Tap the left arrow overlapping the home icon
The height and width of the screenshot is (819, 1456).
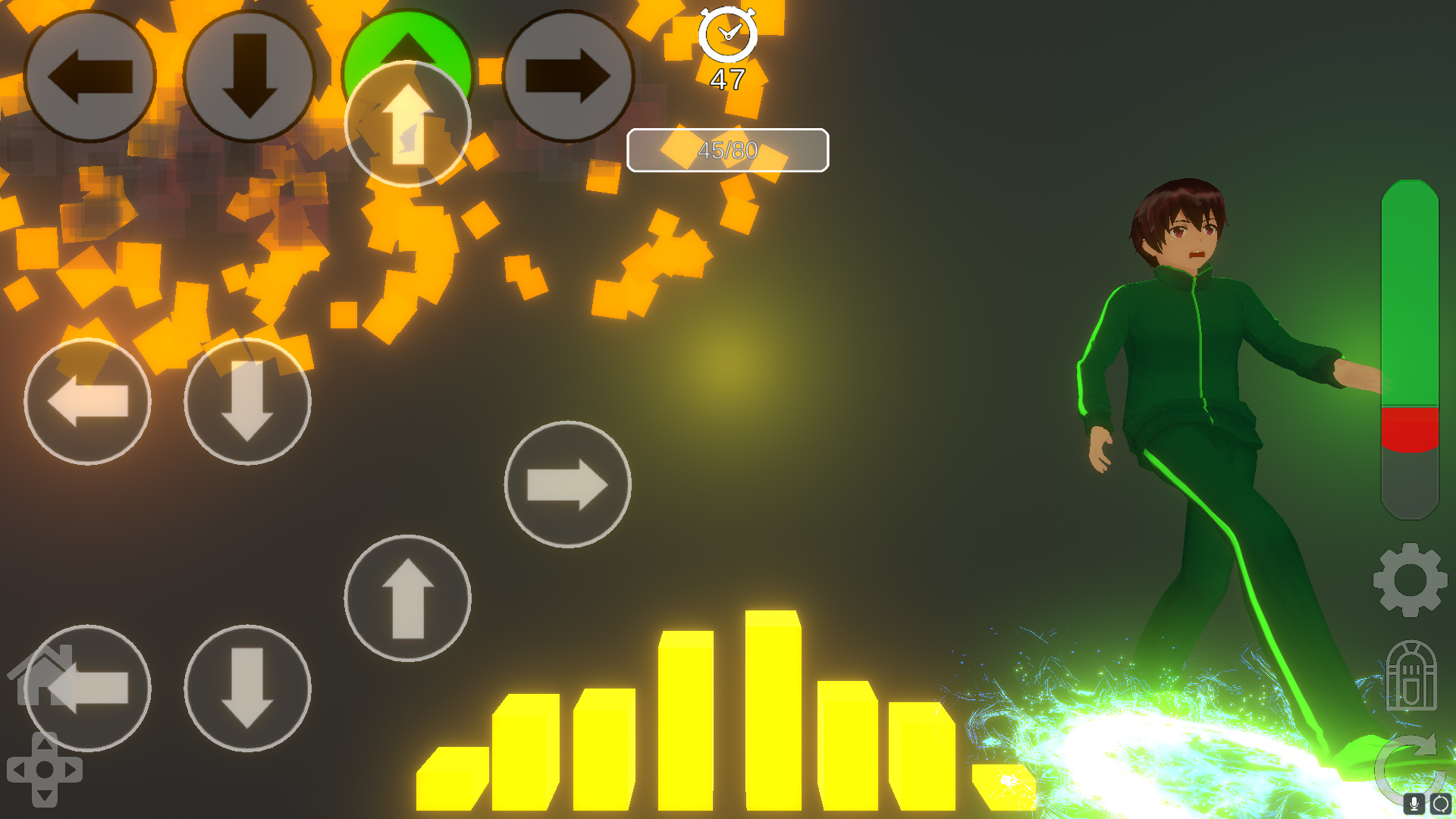[89, 686]
